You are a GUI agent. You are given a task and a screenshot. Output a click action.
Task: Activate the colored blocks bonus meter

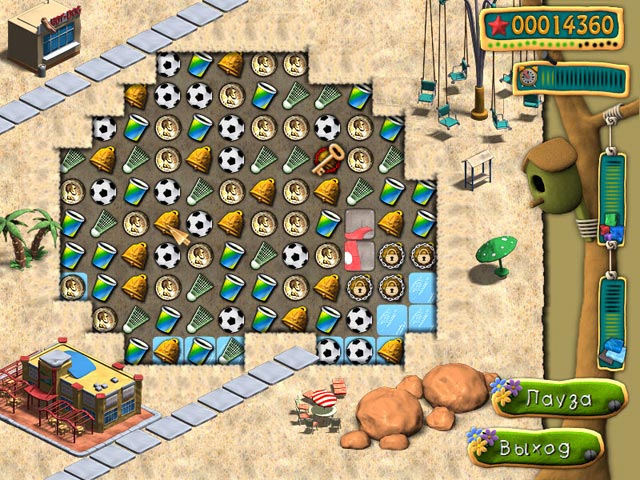(x=611, y=198)
